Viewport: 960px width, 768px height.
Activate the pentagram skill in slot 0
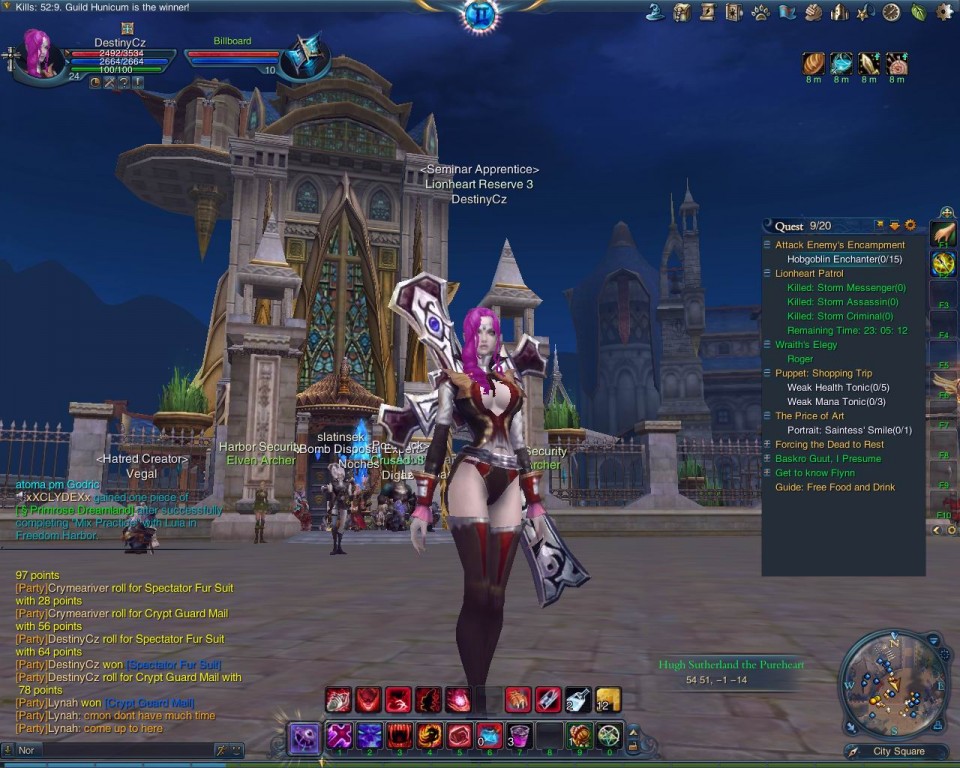[x=609, y=736]
